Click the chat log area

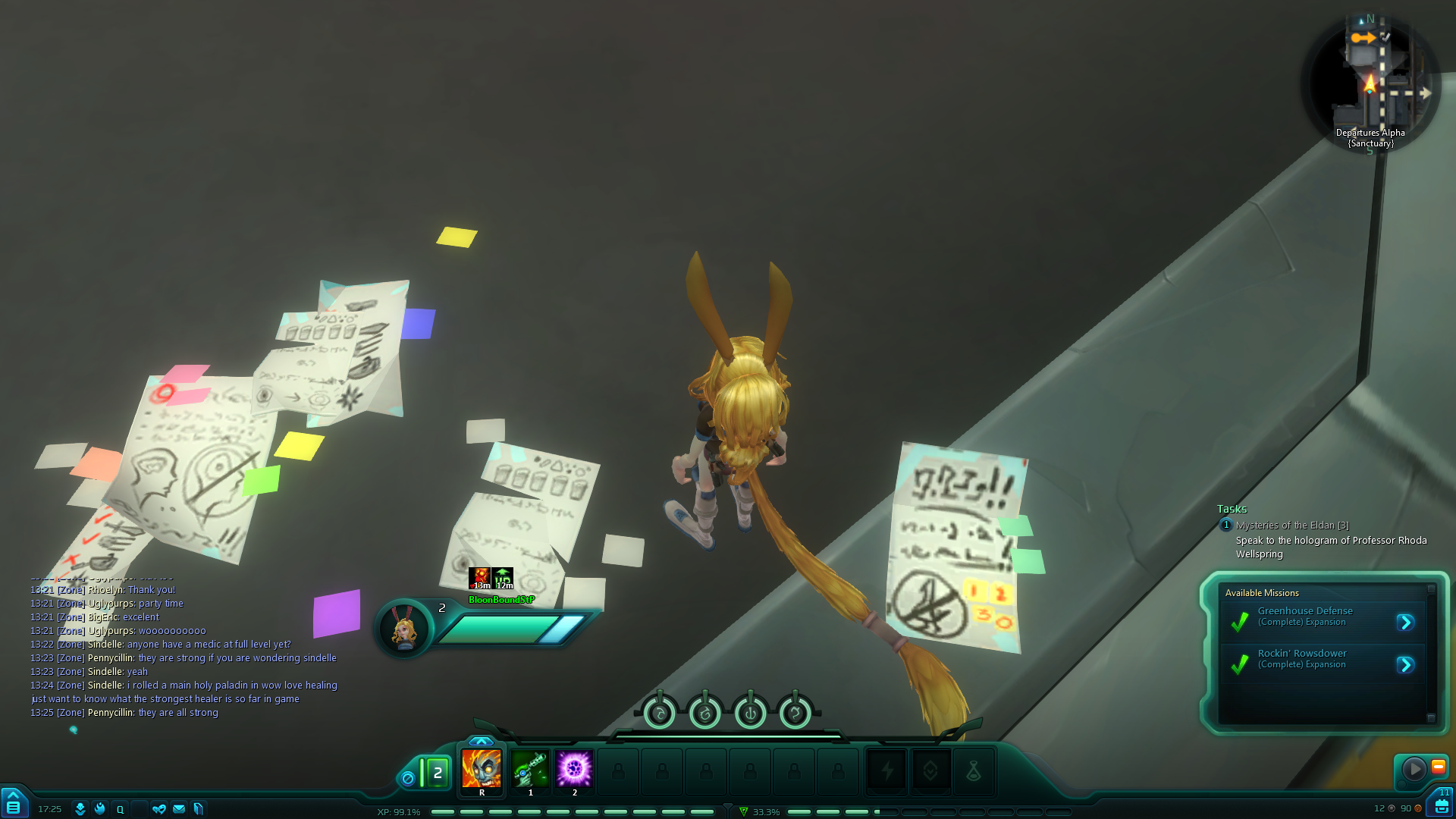[182, 651]
